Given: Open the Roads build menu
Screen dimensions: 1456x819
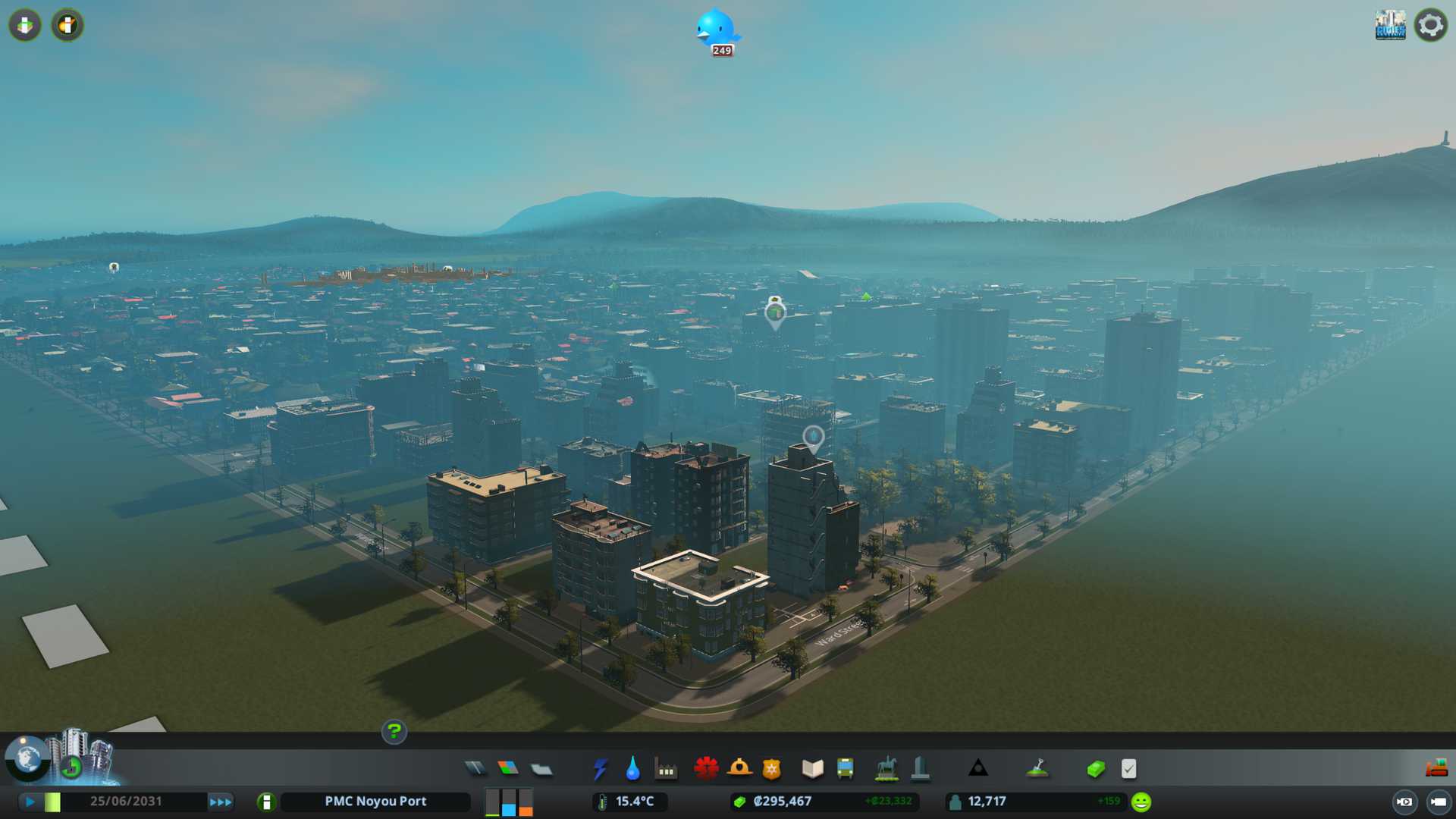Looking at the screenshot, I should click(475, 769).
